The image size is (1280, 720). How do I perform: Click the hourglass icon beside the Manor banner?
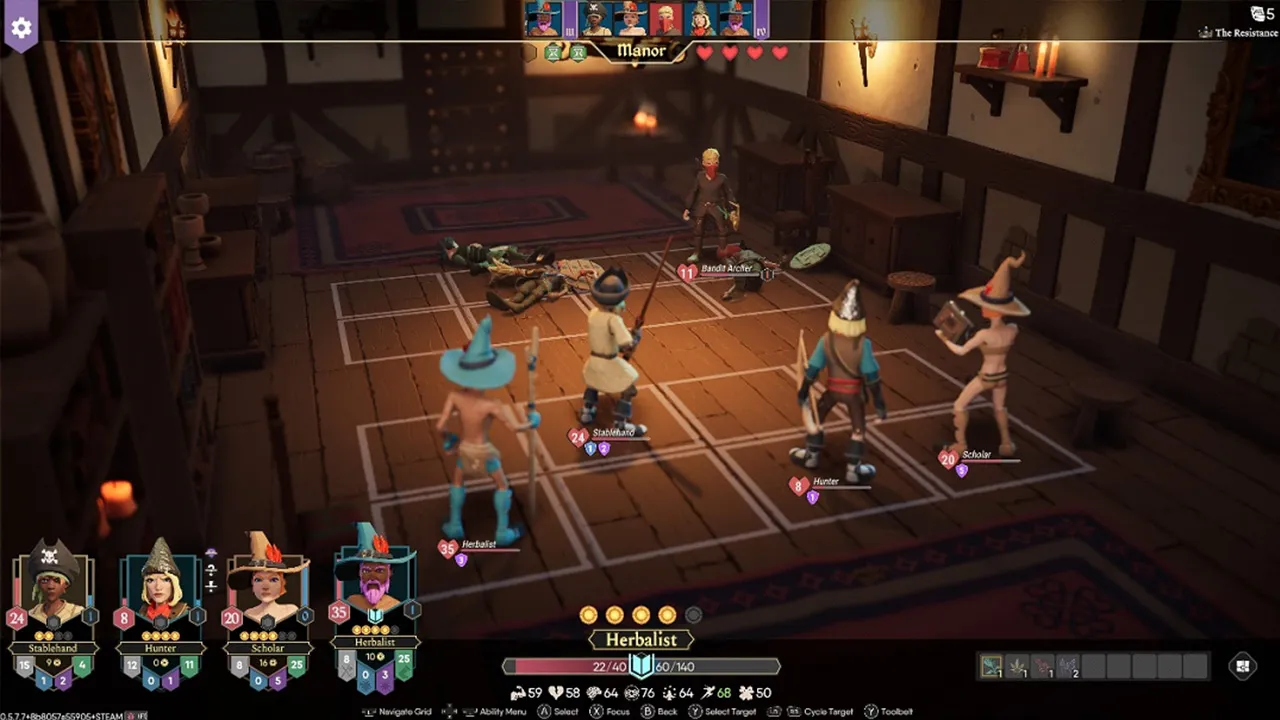pos(553,51)
